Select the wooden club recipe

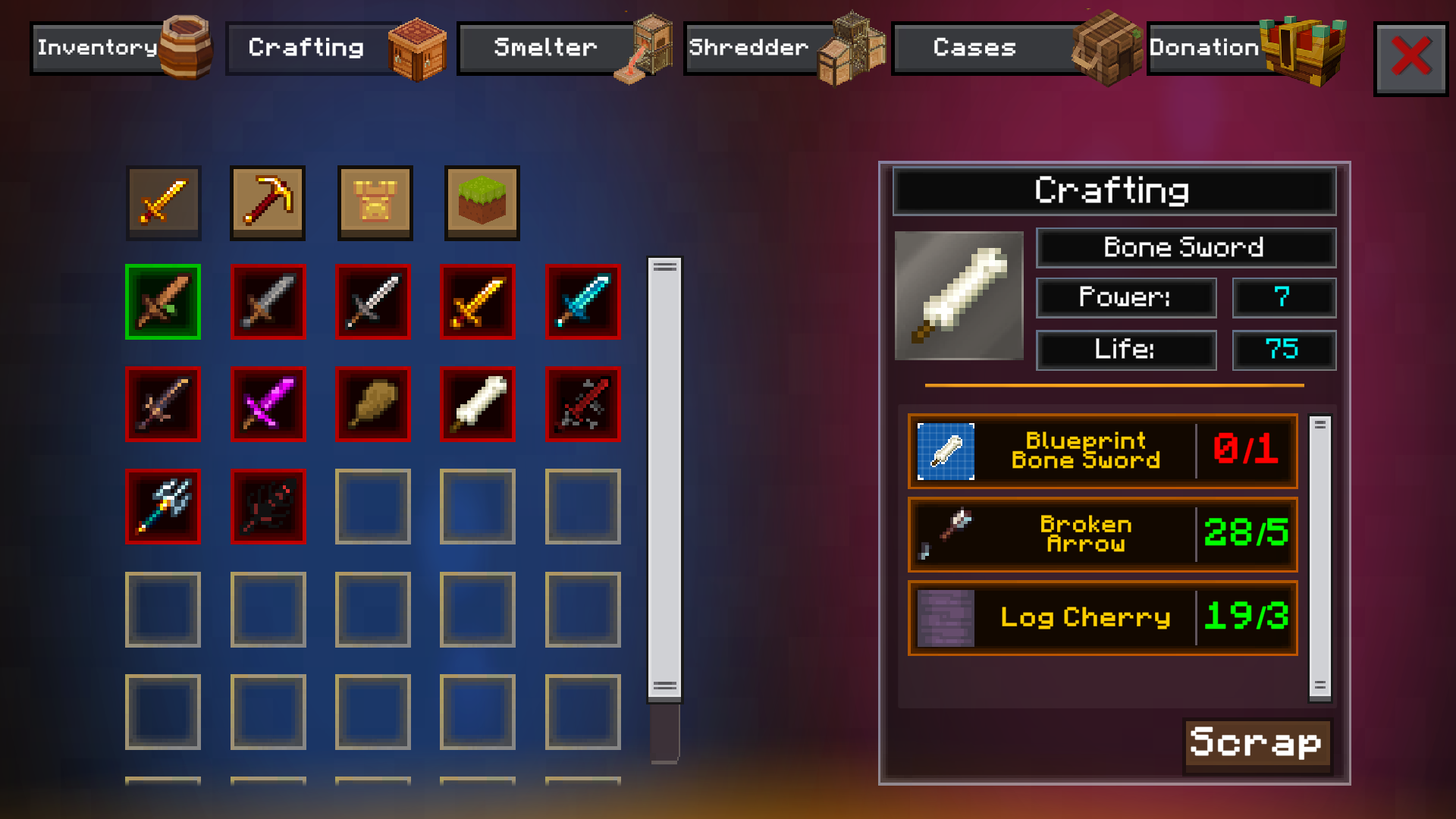tap(373, 404)
